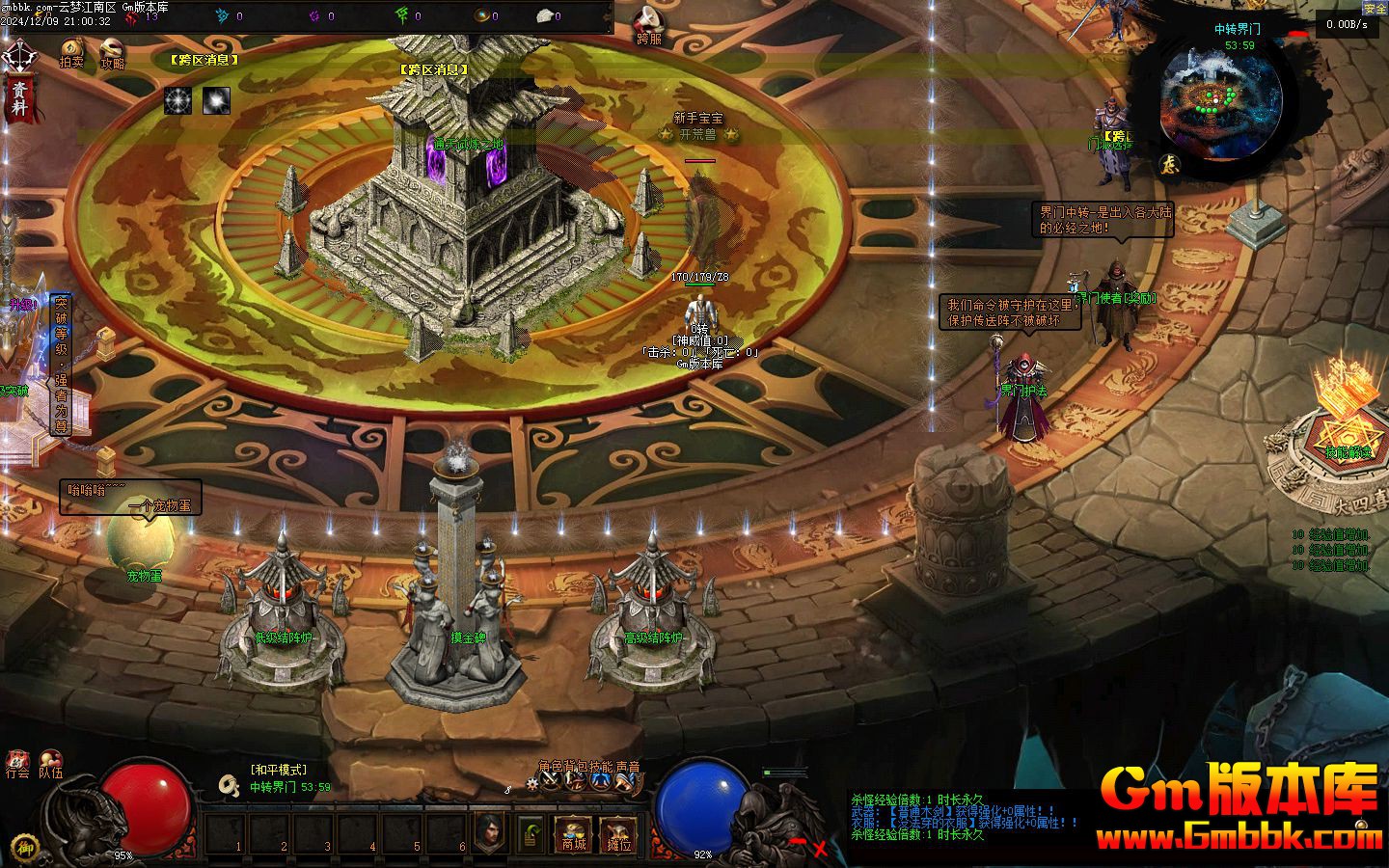Click the character portrait in the bottom bar

pos(491,831)
